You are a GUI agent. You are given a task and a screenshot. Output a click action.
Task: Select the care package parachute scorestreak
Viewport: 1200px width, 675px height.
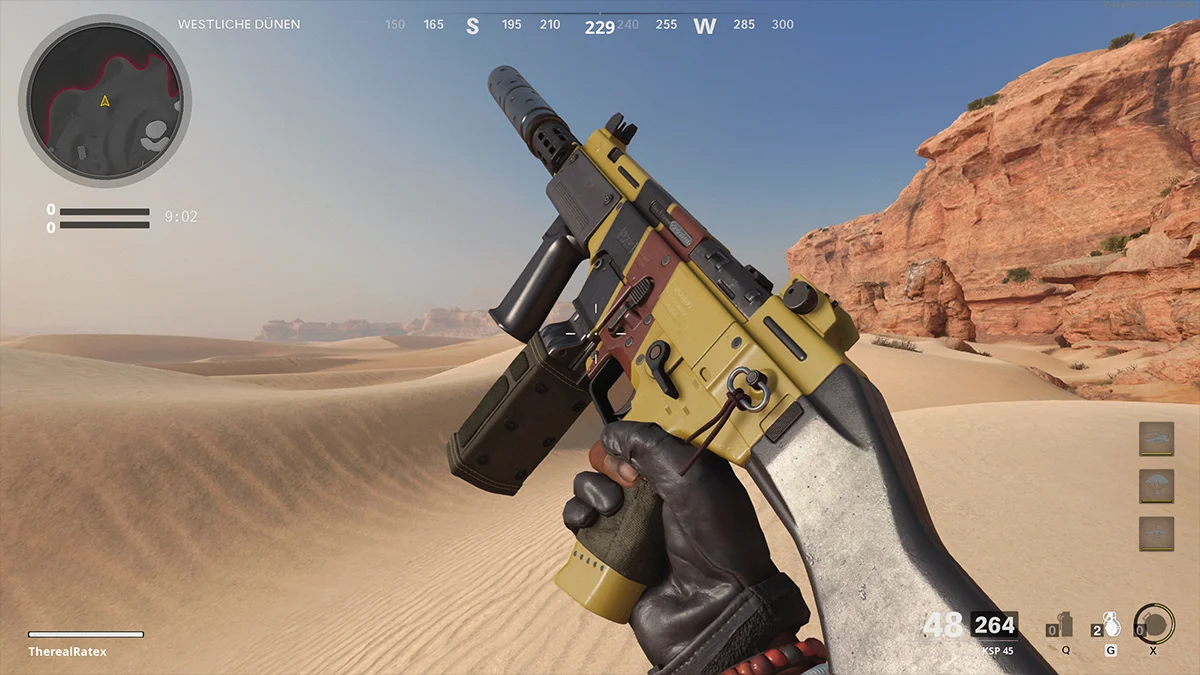click(x=1156, y=486)
